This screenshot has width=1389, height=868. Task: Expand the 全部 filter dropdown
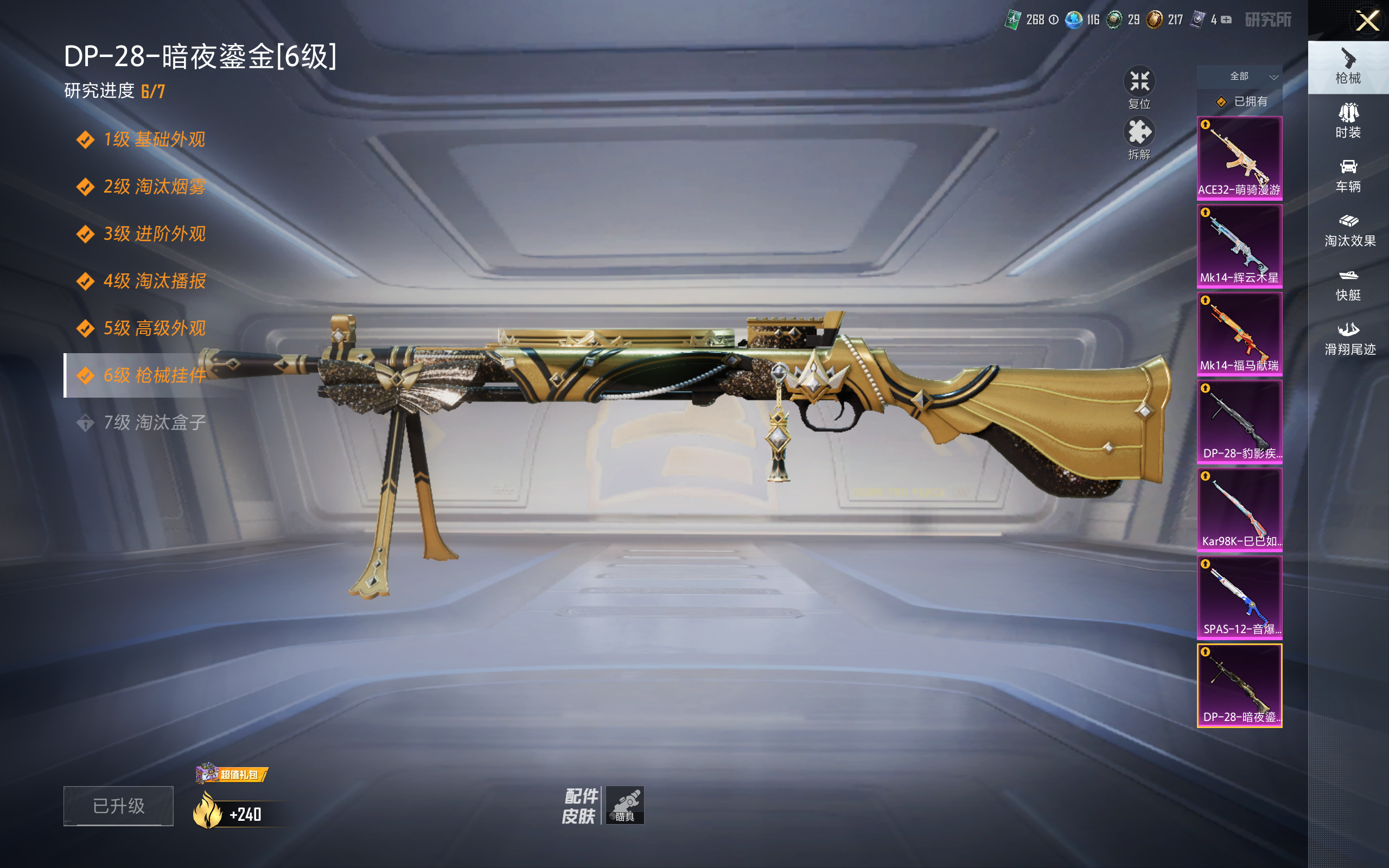[x=1240, y=76]
